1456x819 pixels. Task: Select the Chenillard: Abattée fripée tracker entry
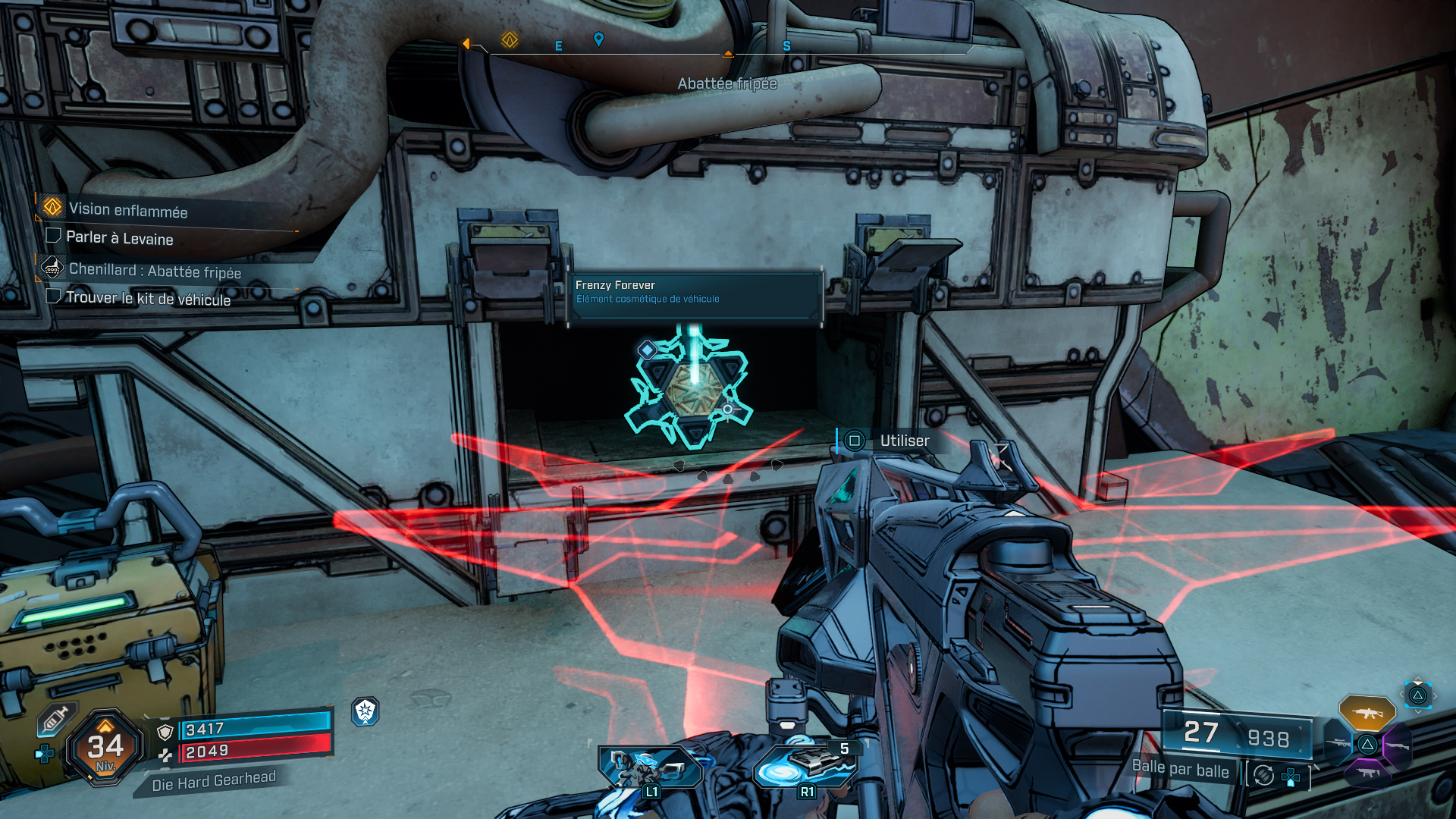coord(154,270)
